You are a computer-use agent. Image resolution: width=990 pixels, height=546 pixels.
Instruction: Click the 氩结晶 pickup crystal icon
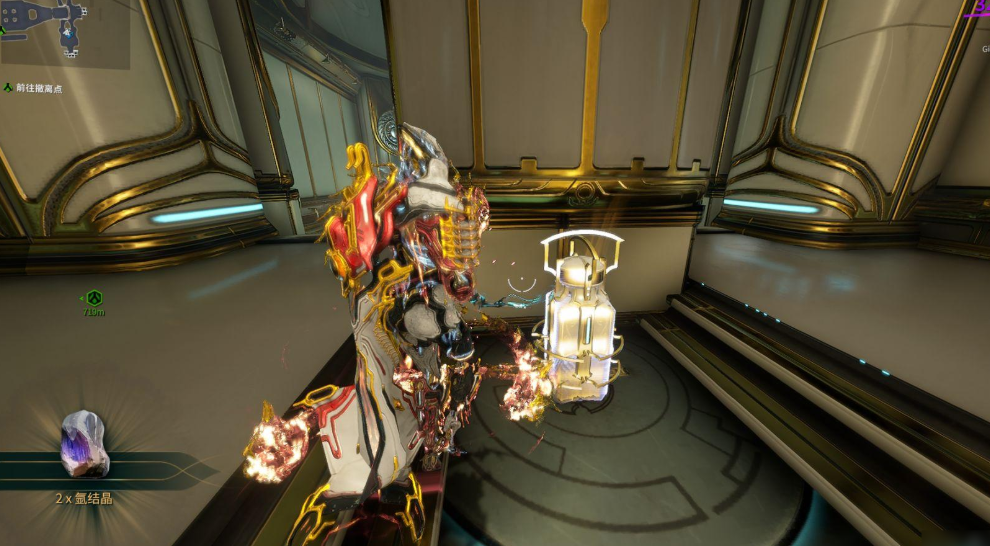(84, 443)
